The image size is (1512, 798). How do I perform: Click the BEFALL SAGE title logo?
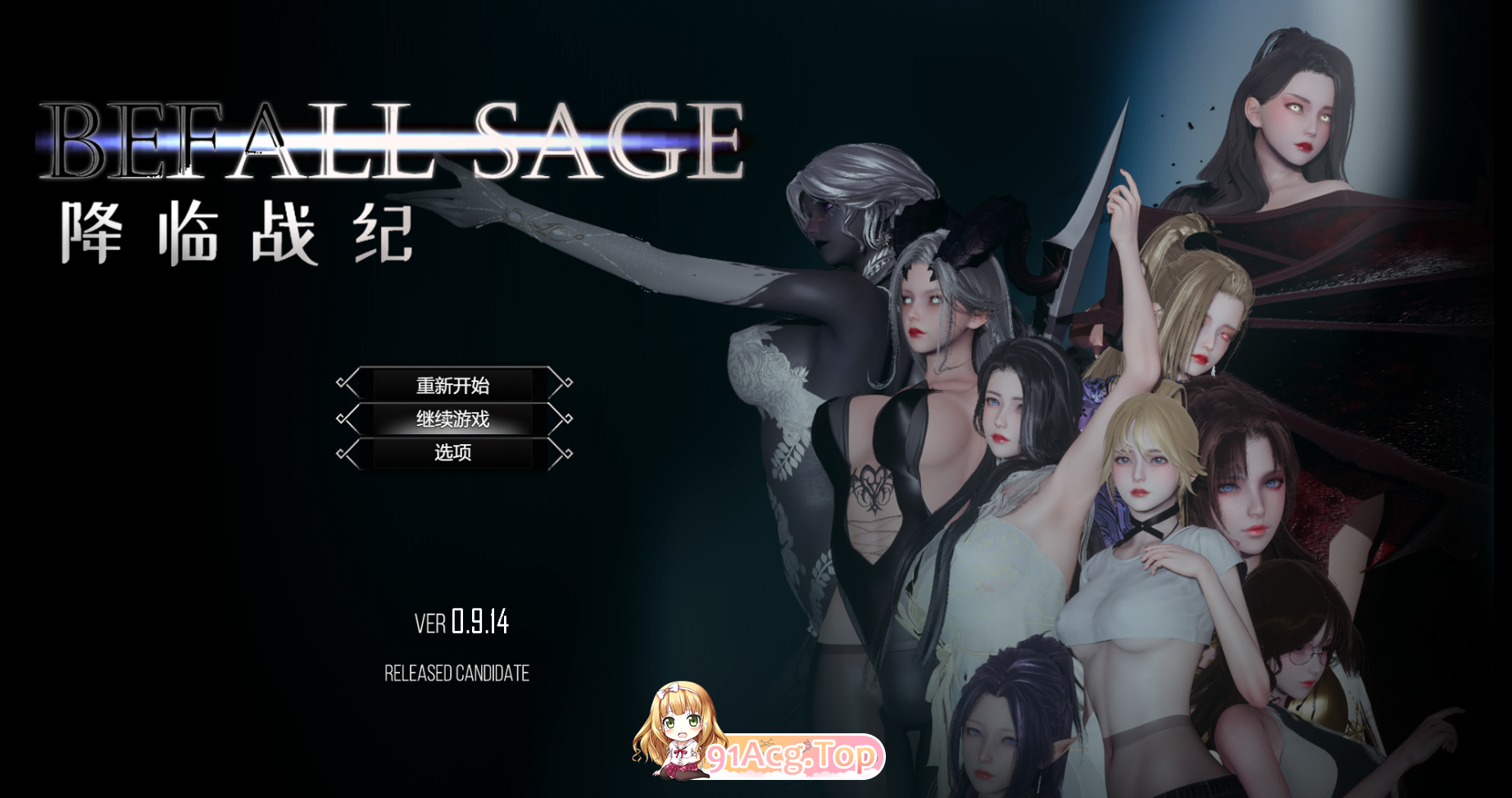[x=393, y=139]
